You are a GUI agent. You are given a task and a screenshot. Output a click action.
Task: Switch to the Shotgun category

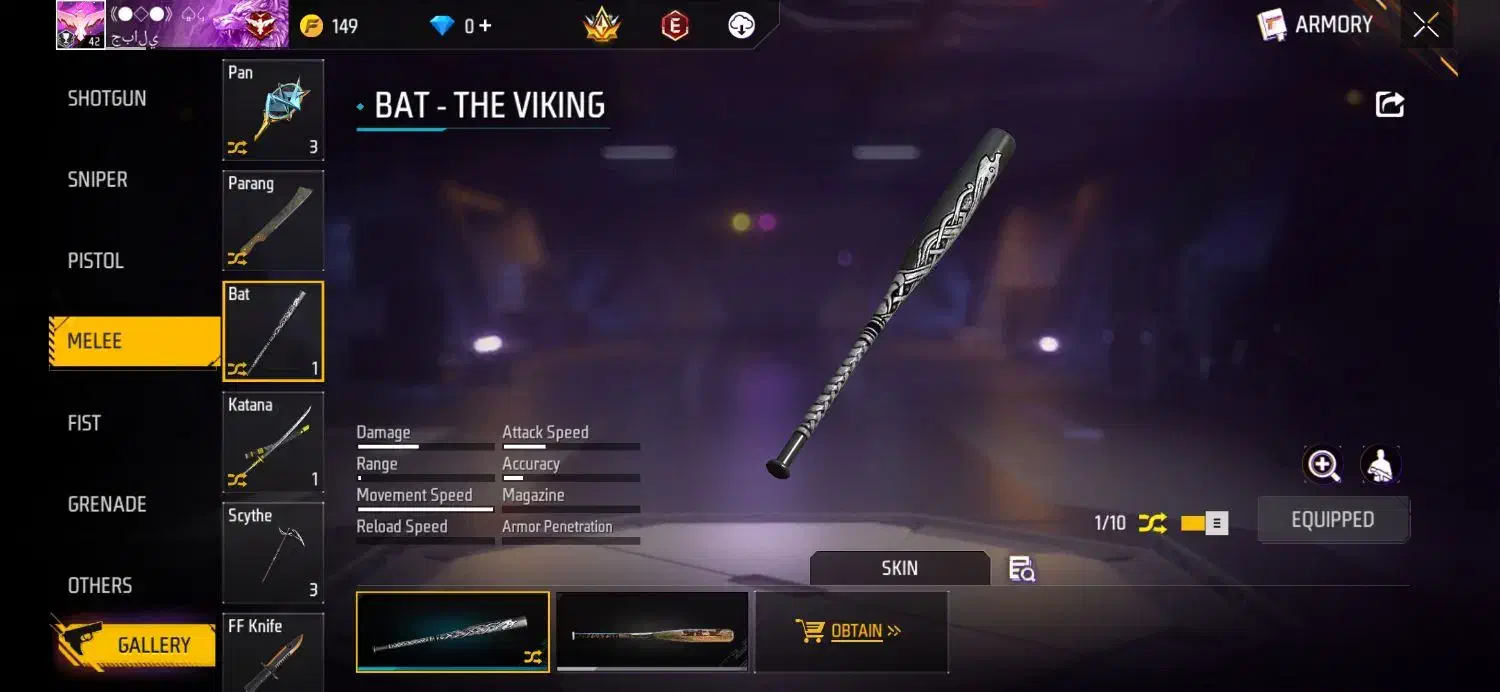point(107,99)
